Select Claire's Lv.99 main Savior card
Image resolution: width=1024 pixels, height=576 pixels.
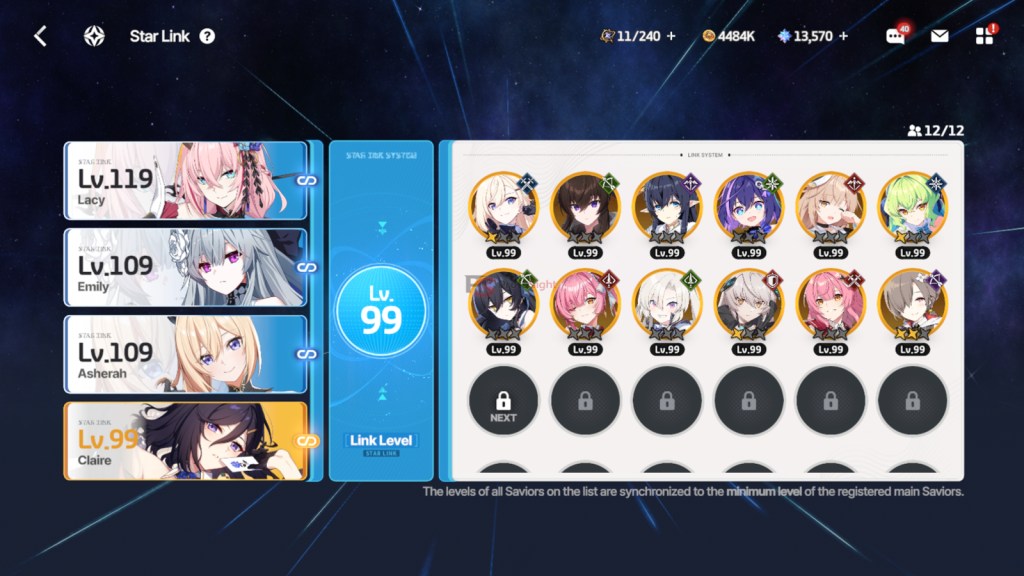coord(185,441)
